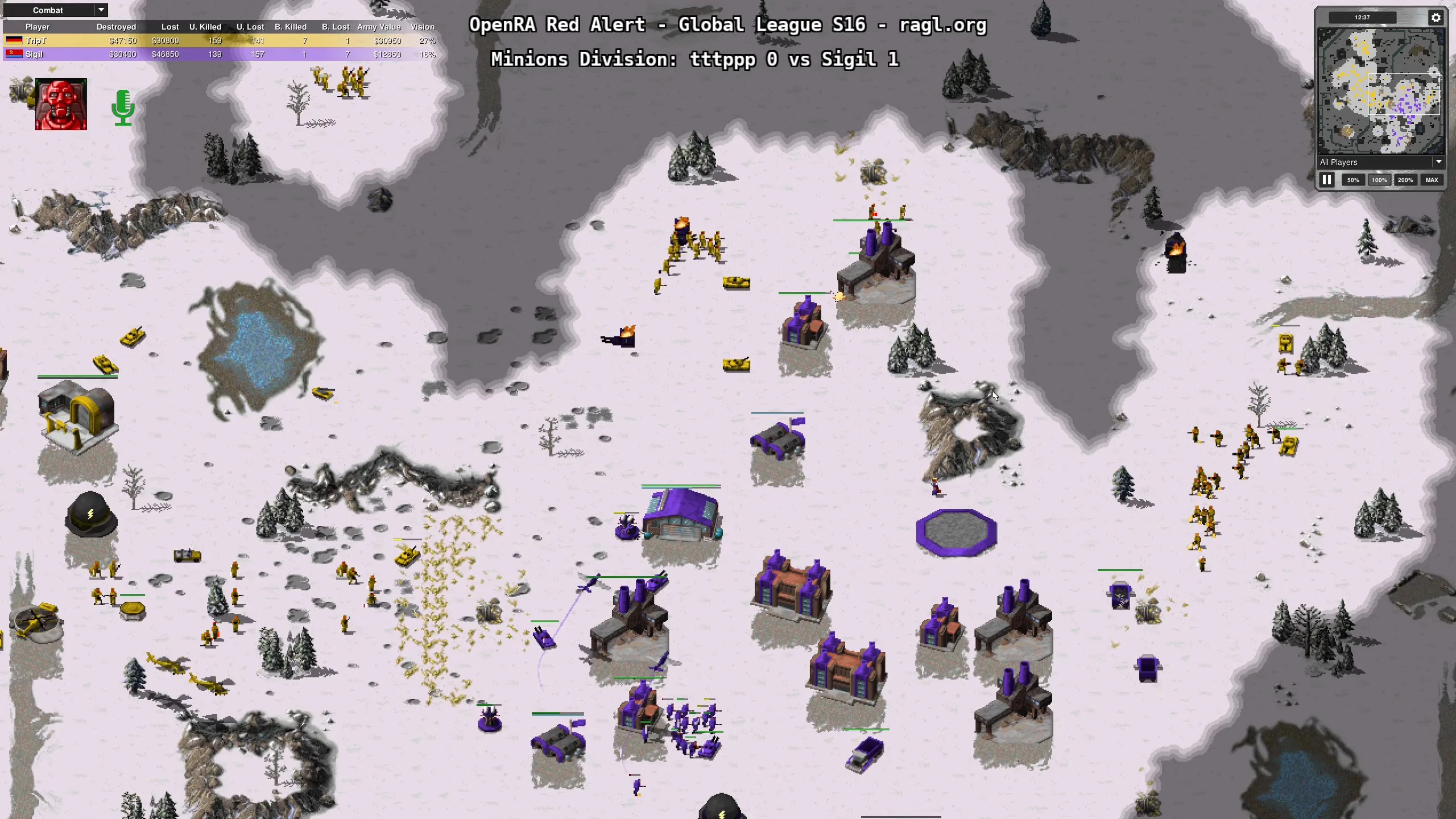Set replay speed to MAX
This screenshot has height=819, width=1456.
(x=1432, y=180)
